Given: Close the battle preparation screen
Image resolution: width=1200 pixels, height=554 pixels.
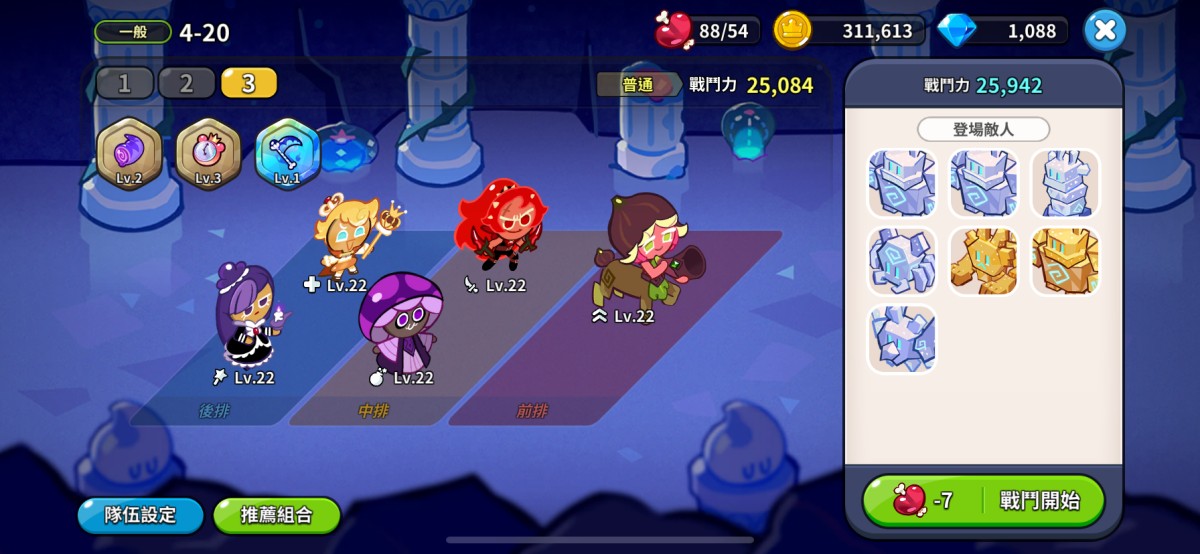Looking at the screenshot, I should coord(1104,31).
